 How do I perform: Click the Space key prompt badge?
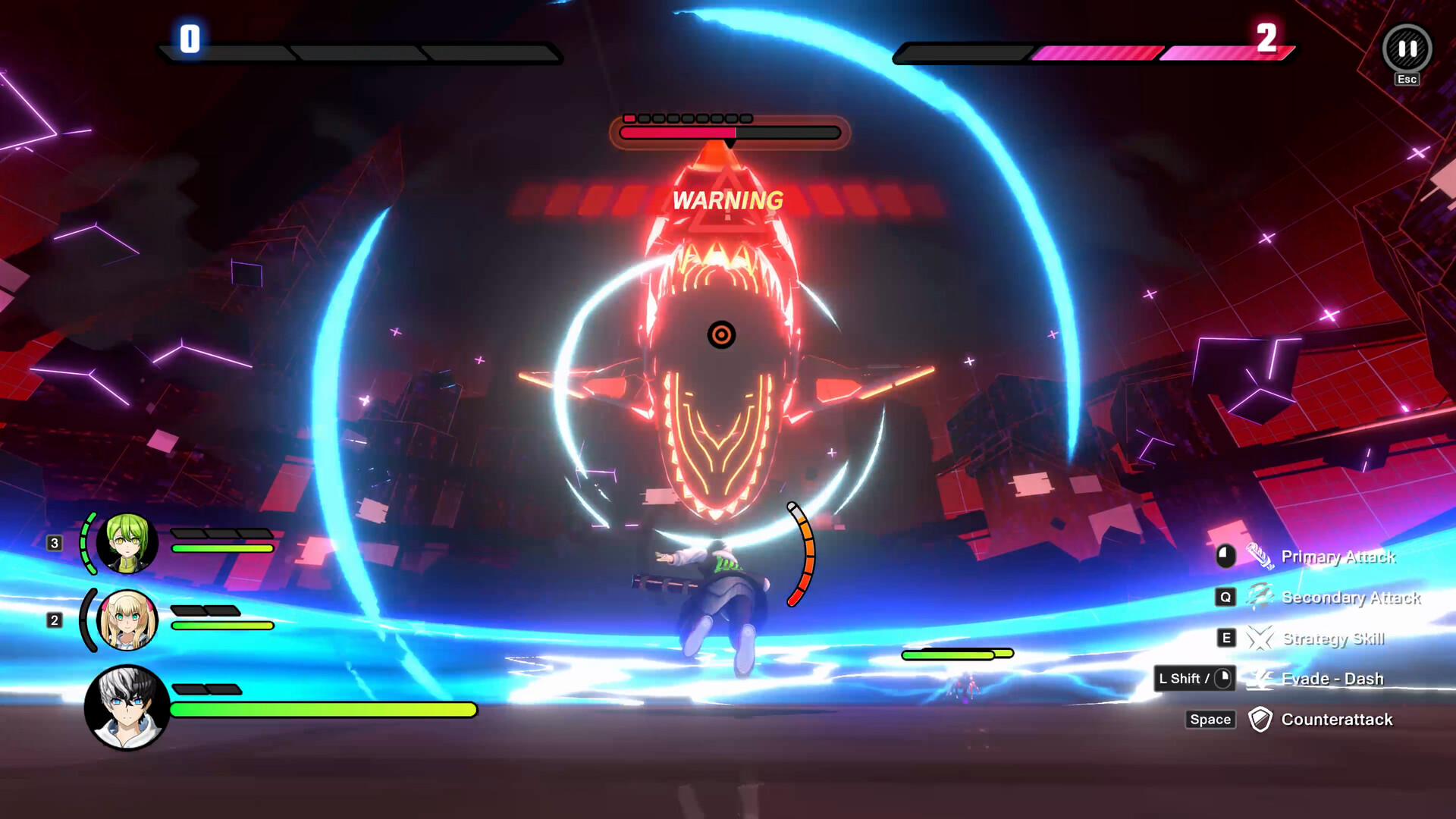(1210, 719)
